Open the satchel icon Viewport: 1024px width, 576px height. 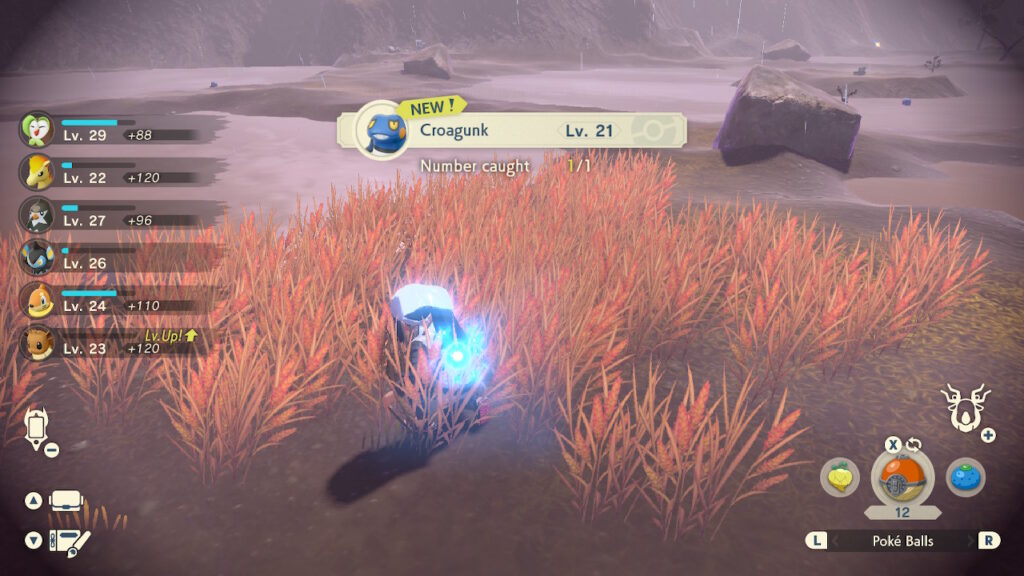[67, 500]
